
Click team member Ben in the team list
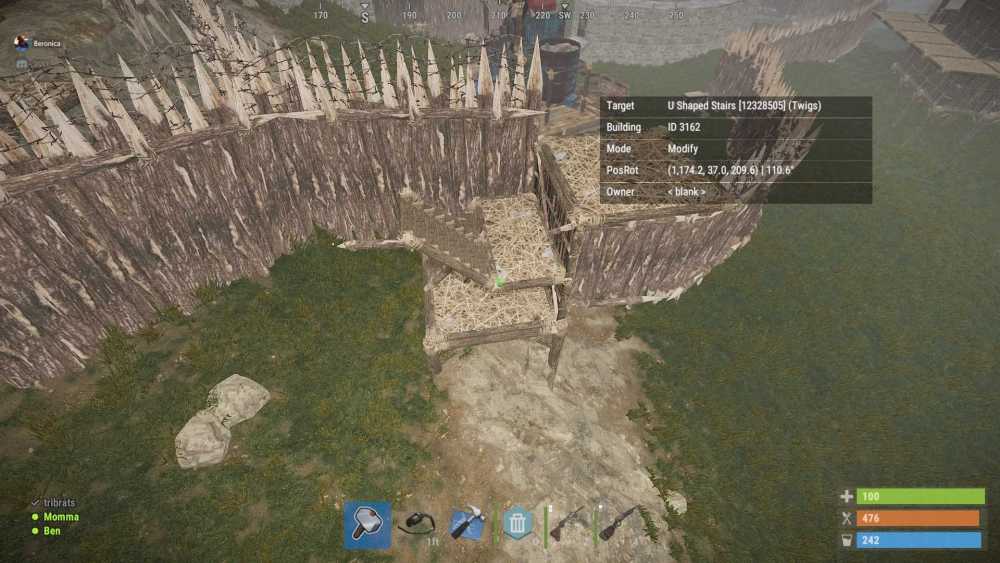tap(52, 530)
